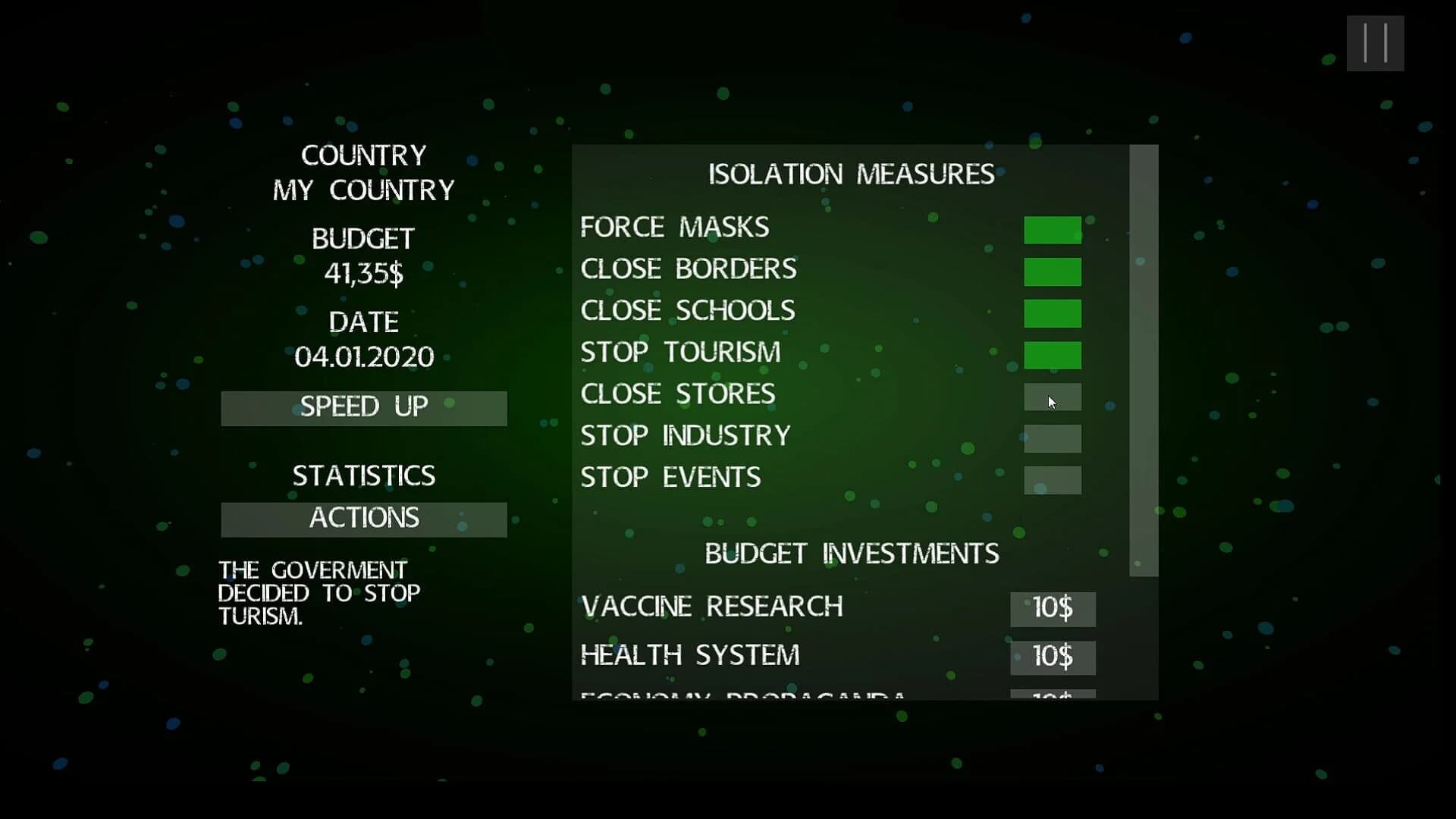Open the Statistics view

point(365,475)
